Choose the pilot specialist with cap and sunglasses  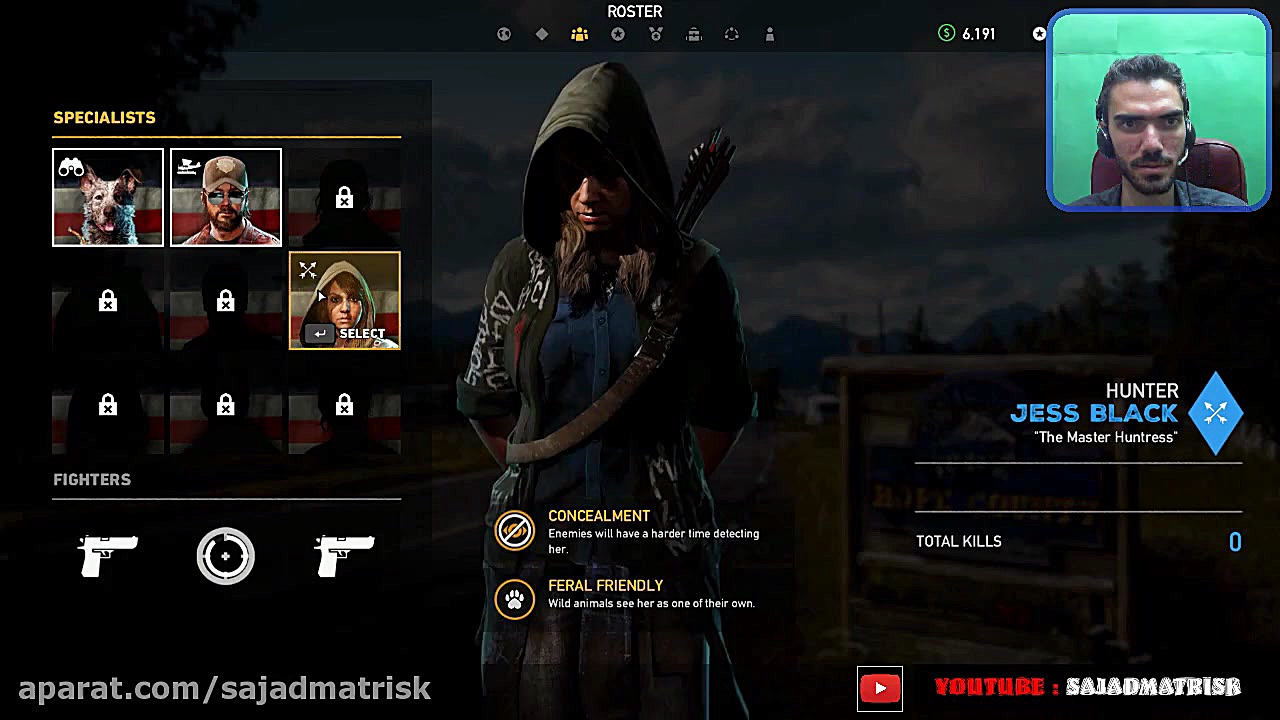[226, 197]
